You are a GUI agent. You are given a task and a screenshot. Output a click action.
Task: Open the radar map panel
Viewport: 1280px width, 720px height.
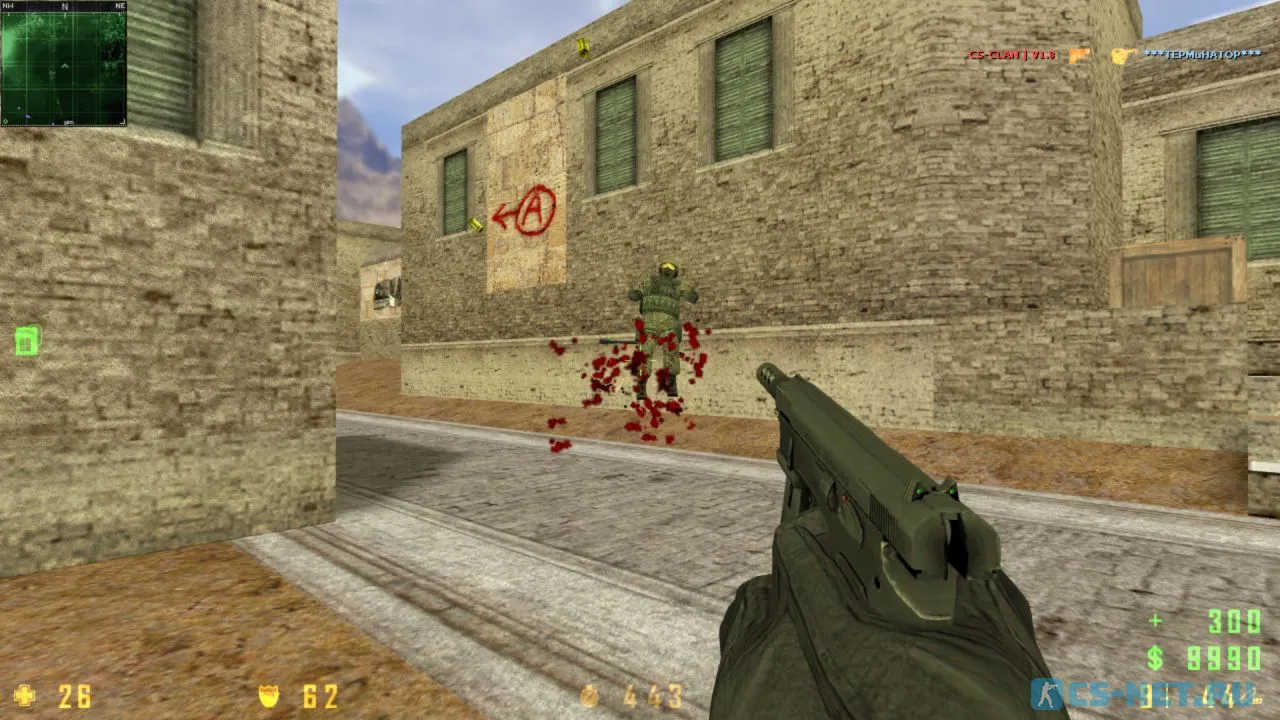63,65
